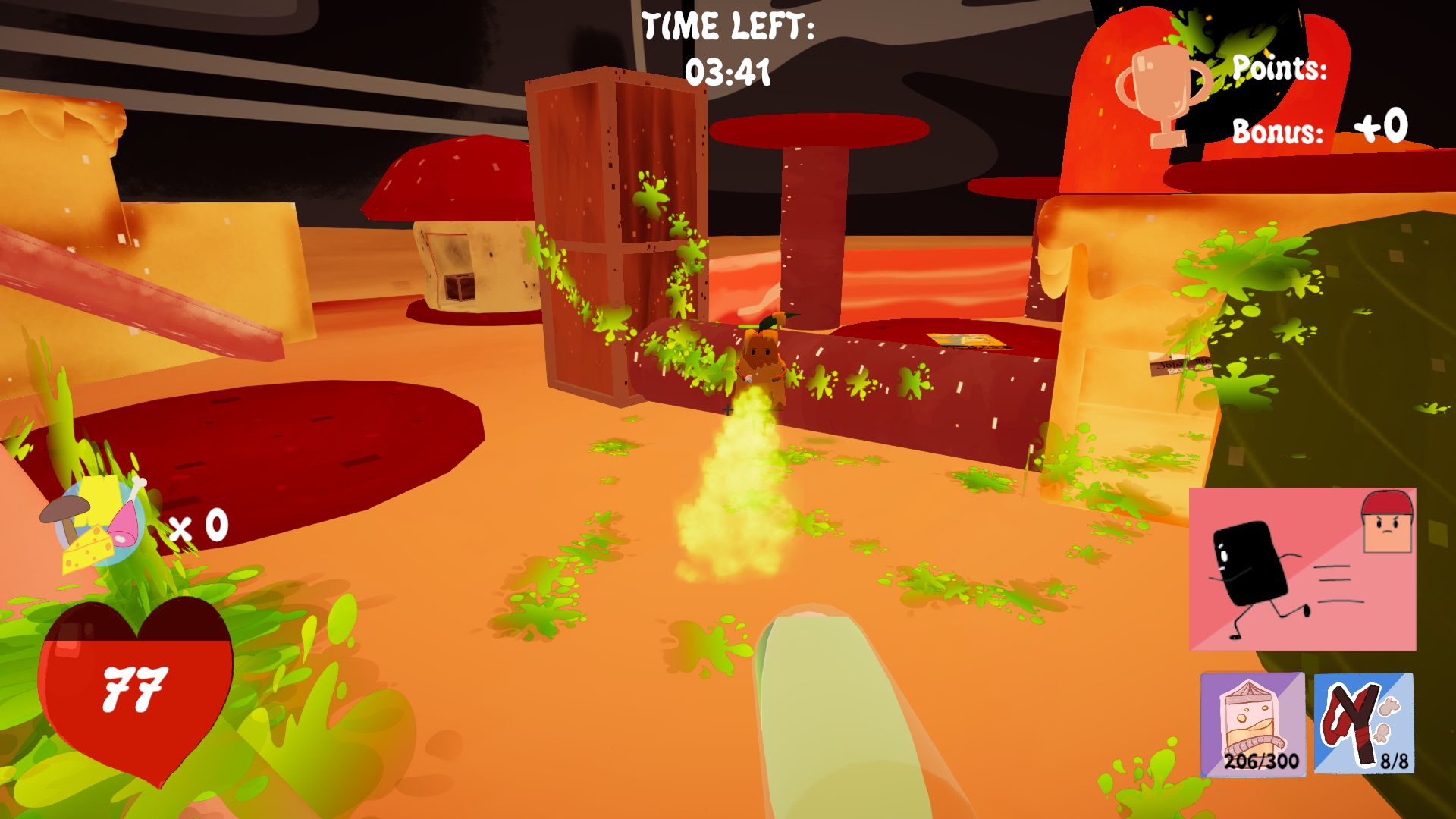
Task: Activate the running black character dash ability
Action: (x=1302, y=570)
